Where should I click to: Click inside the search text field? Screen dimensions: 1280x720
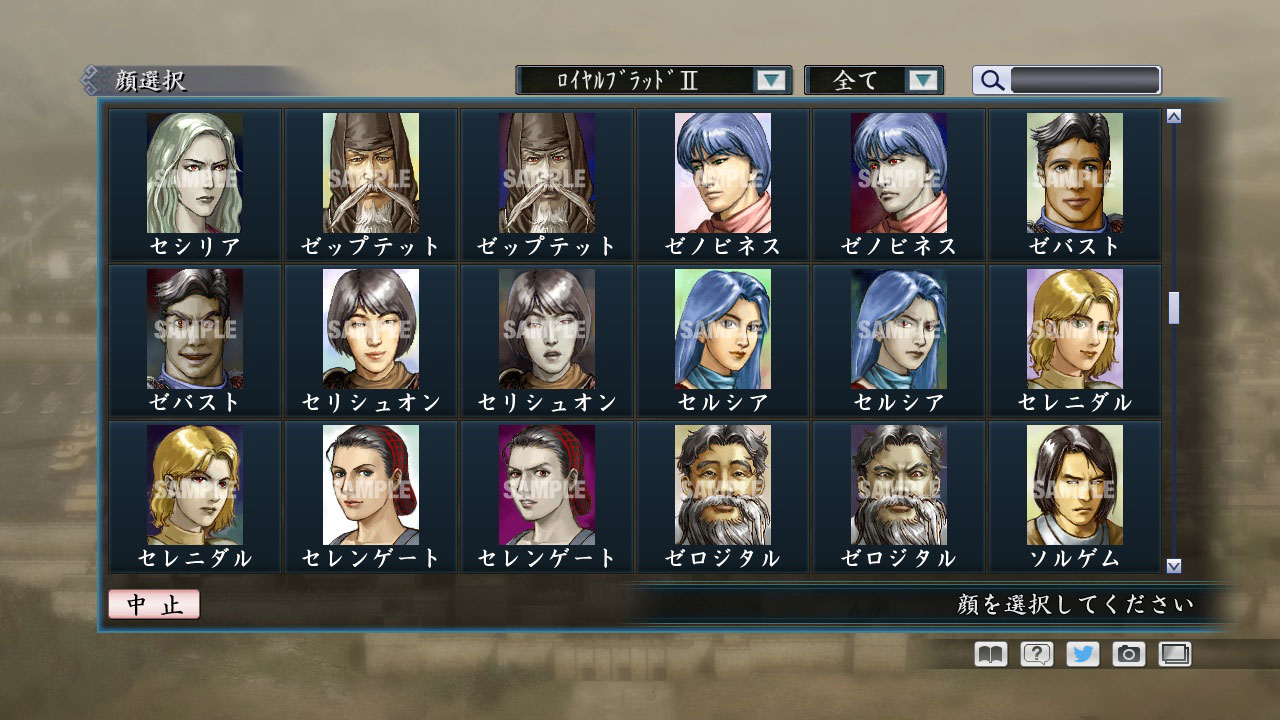[x=1085, y=78]
